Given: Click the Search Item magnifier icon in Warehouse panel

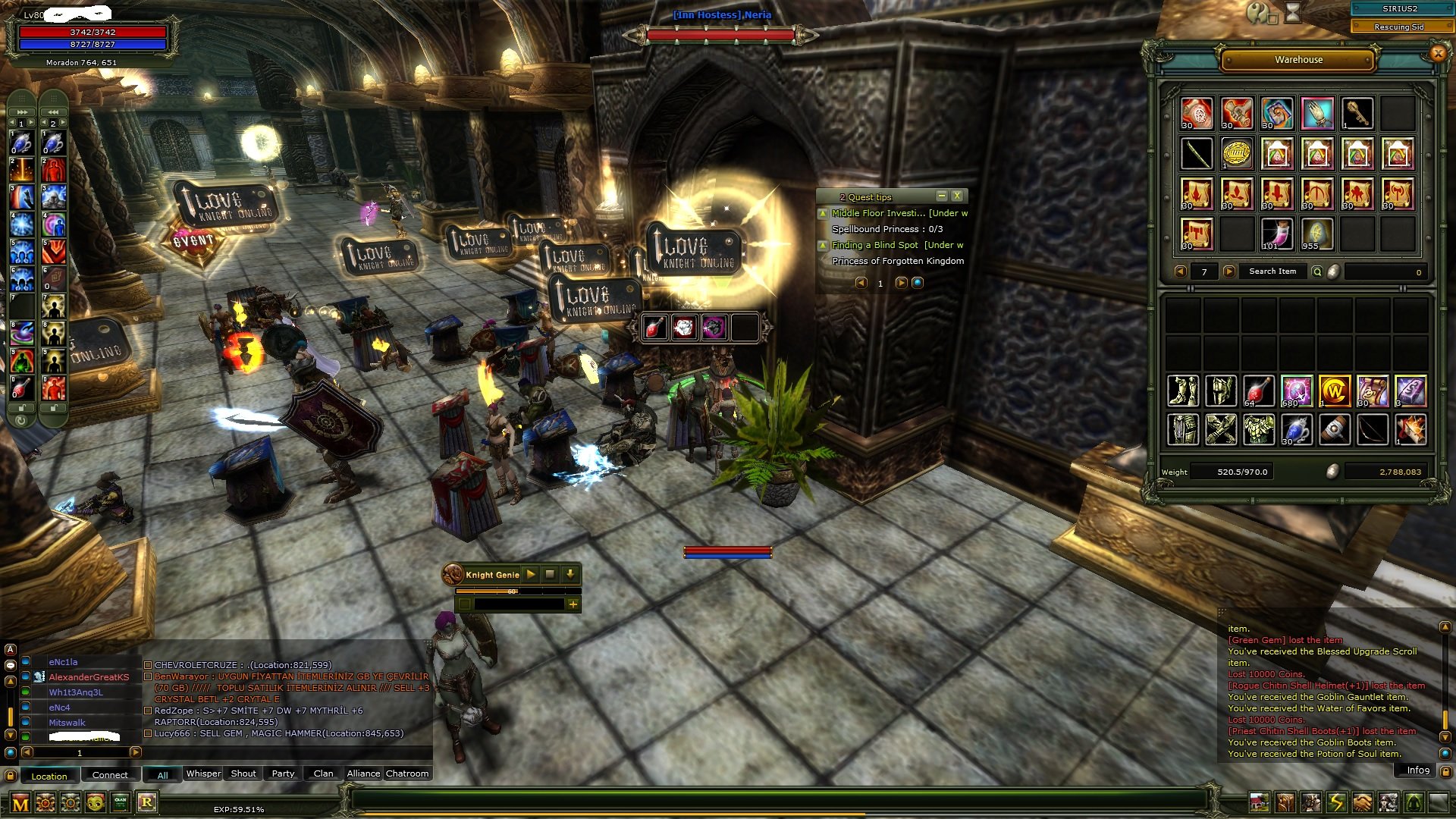Looking at the screenshot, I should tap(1319, 271).
